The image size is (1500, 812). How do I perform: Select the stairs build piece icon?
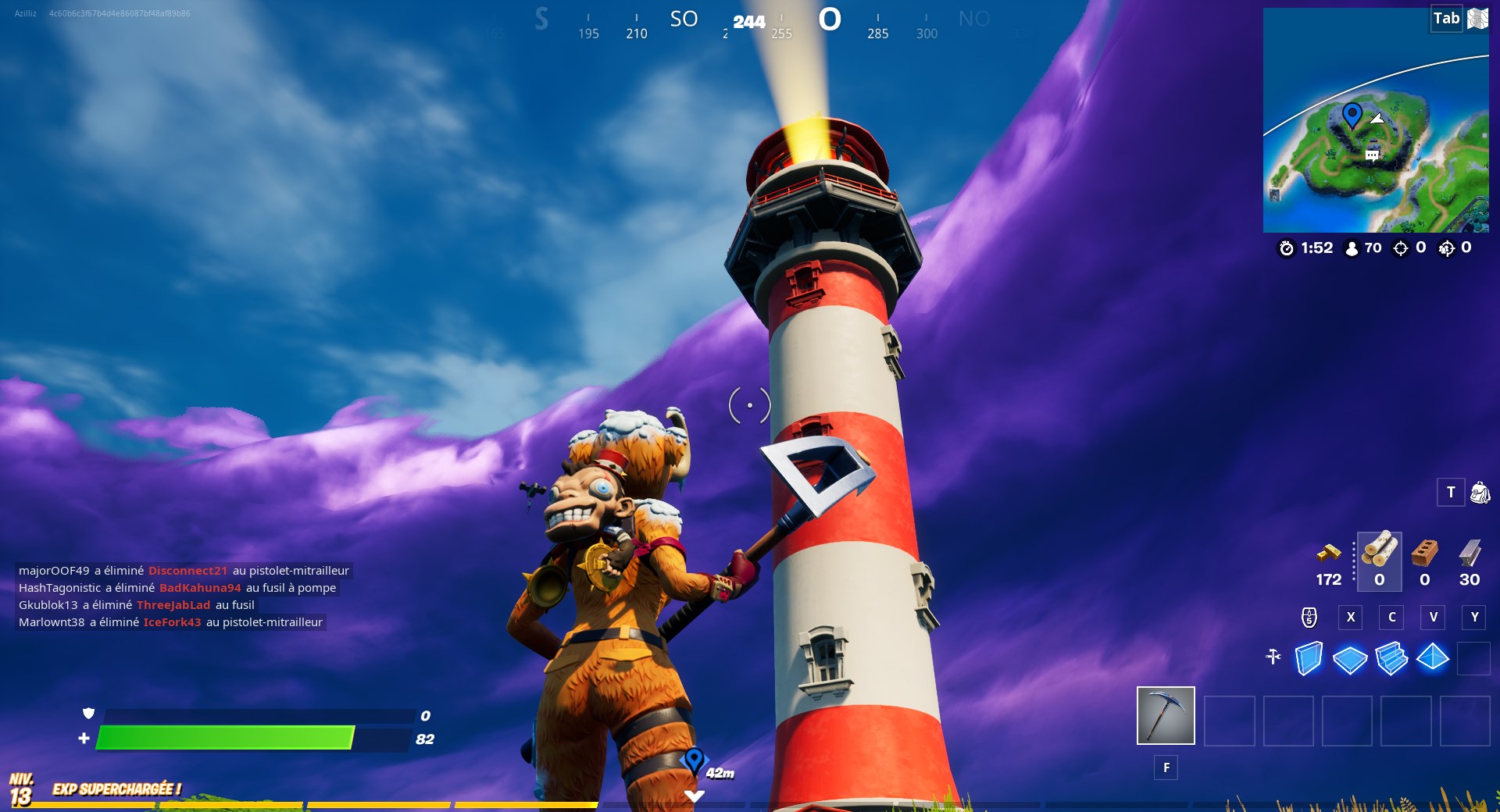click(x=1391, y=660)
